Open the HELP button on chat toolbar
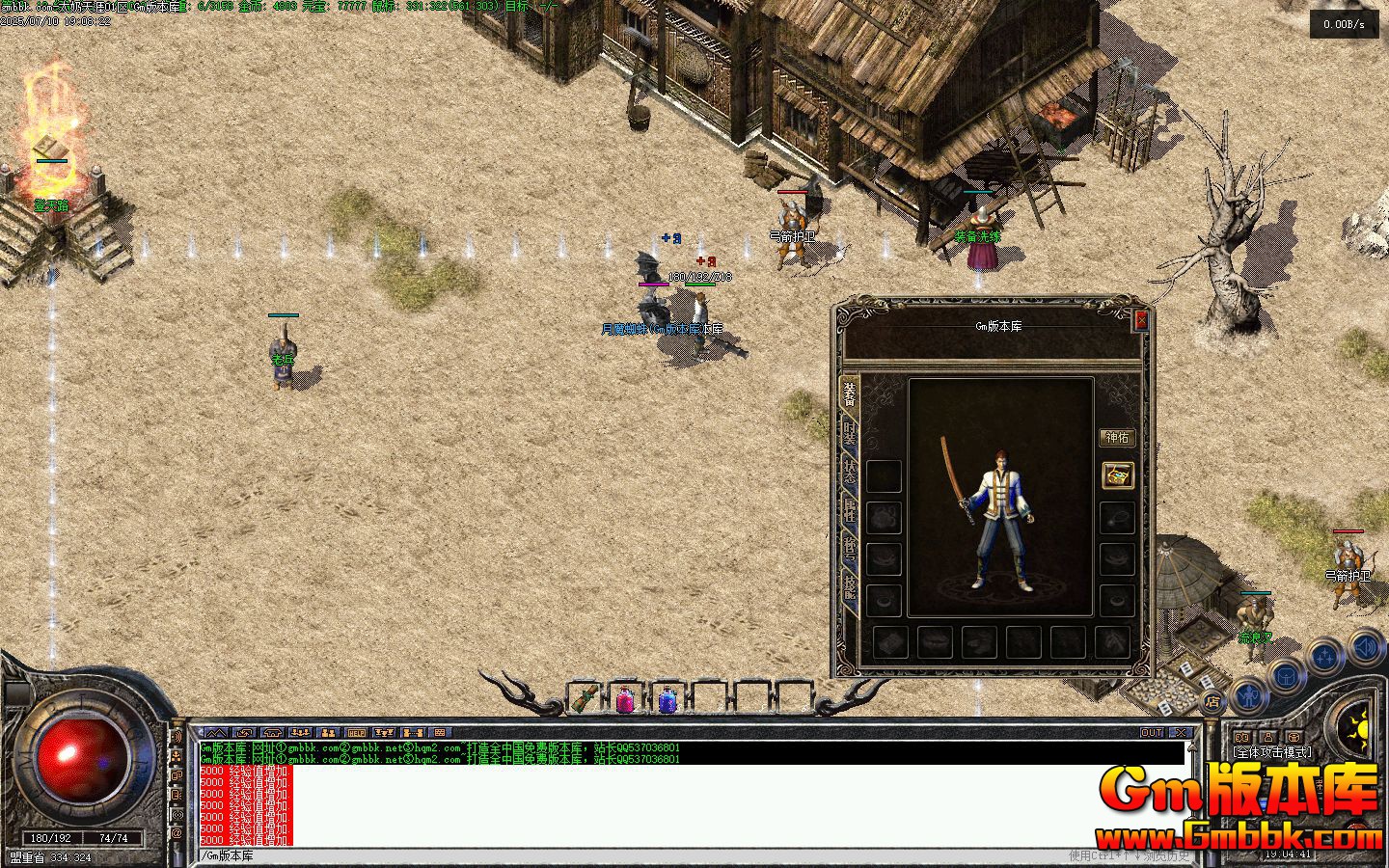 (x=357, y=733)
